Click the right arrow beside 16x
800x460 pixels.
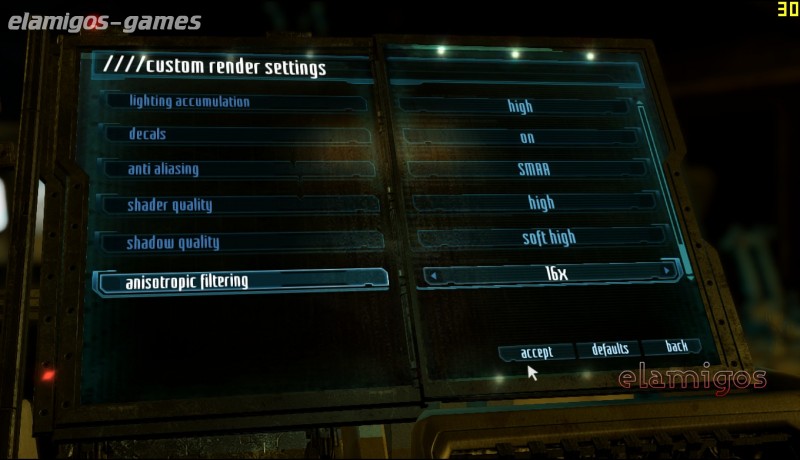[667, 272]
